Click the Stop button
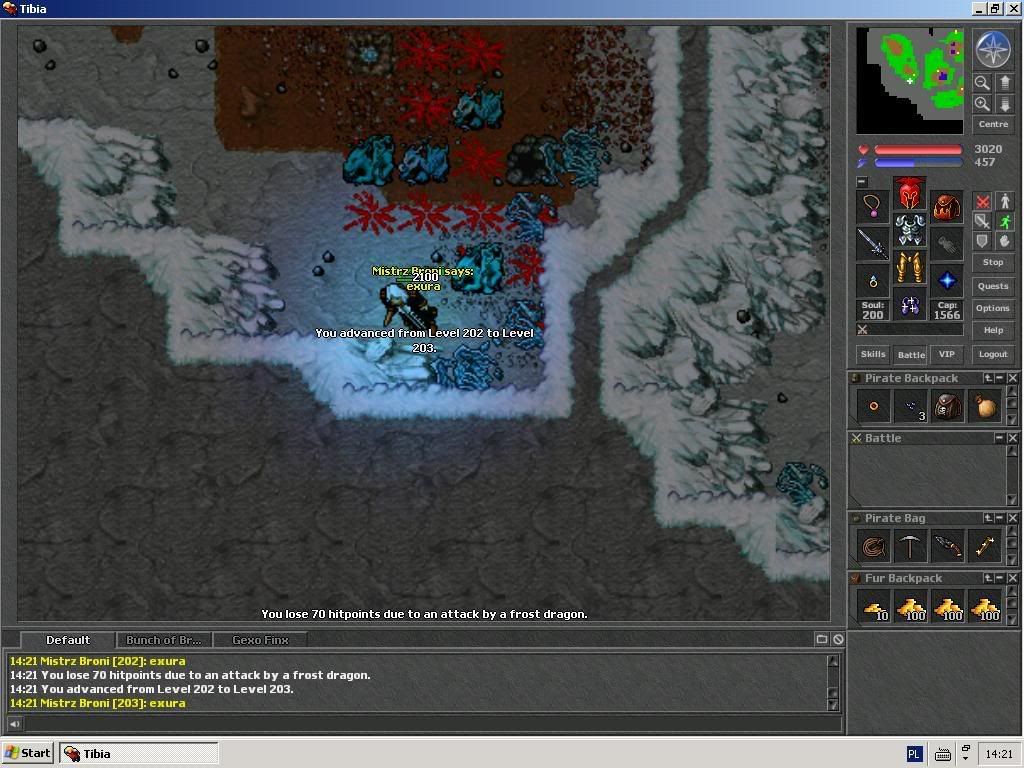The width and height of the screenshot is (1024, 768). [993, 262]
